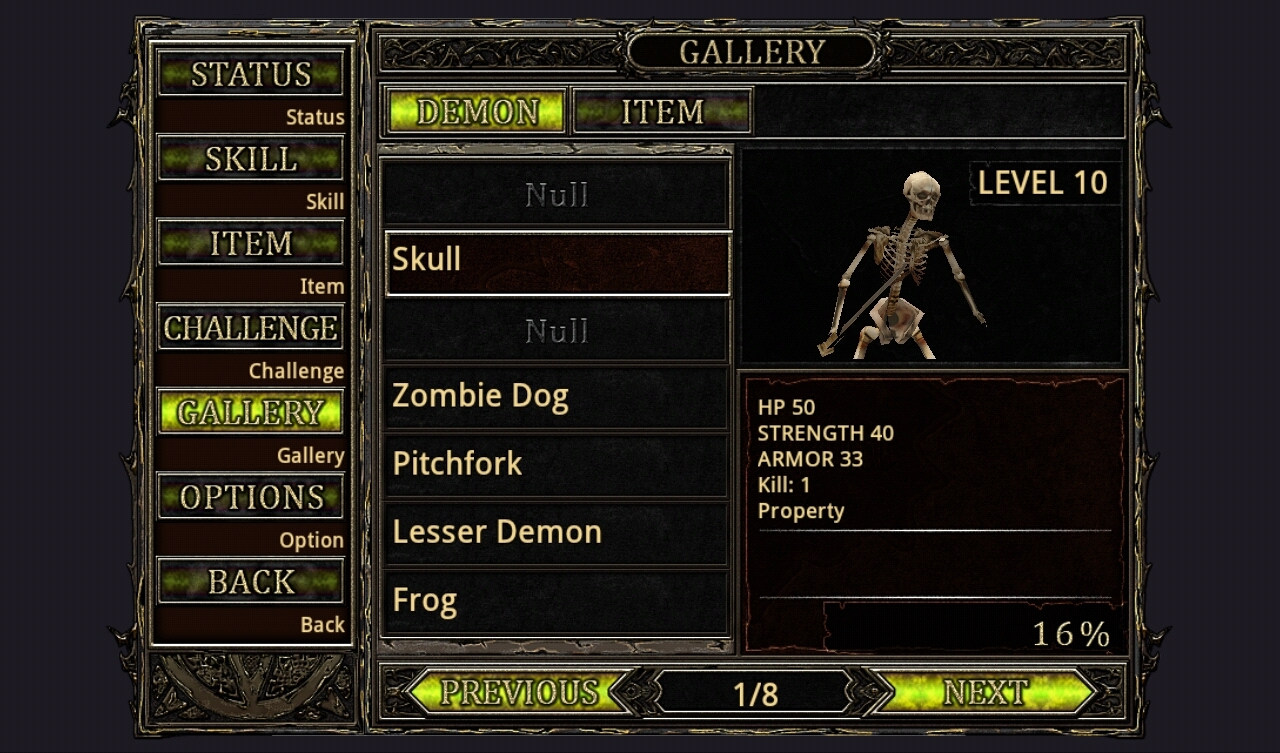
Task: Go to the Item menu in sidebar
Action: pos(250,243)
